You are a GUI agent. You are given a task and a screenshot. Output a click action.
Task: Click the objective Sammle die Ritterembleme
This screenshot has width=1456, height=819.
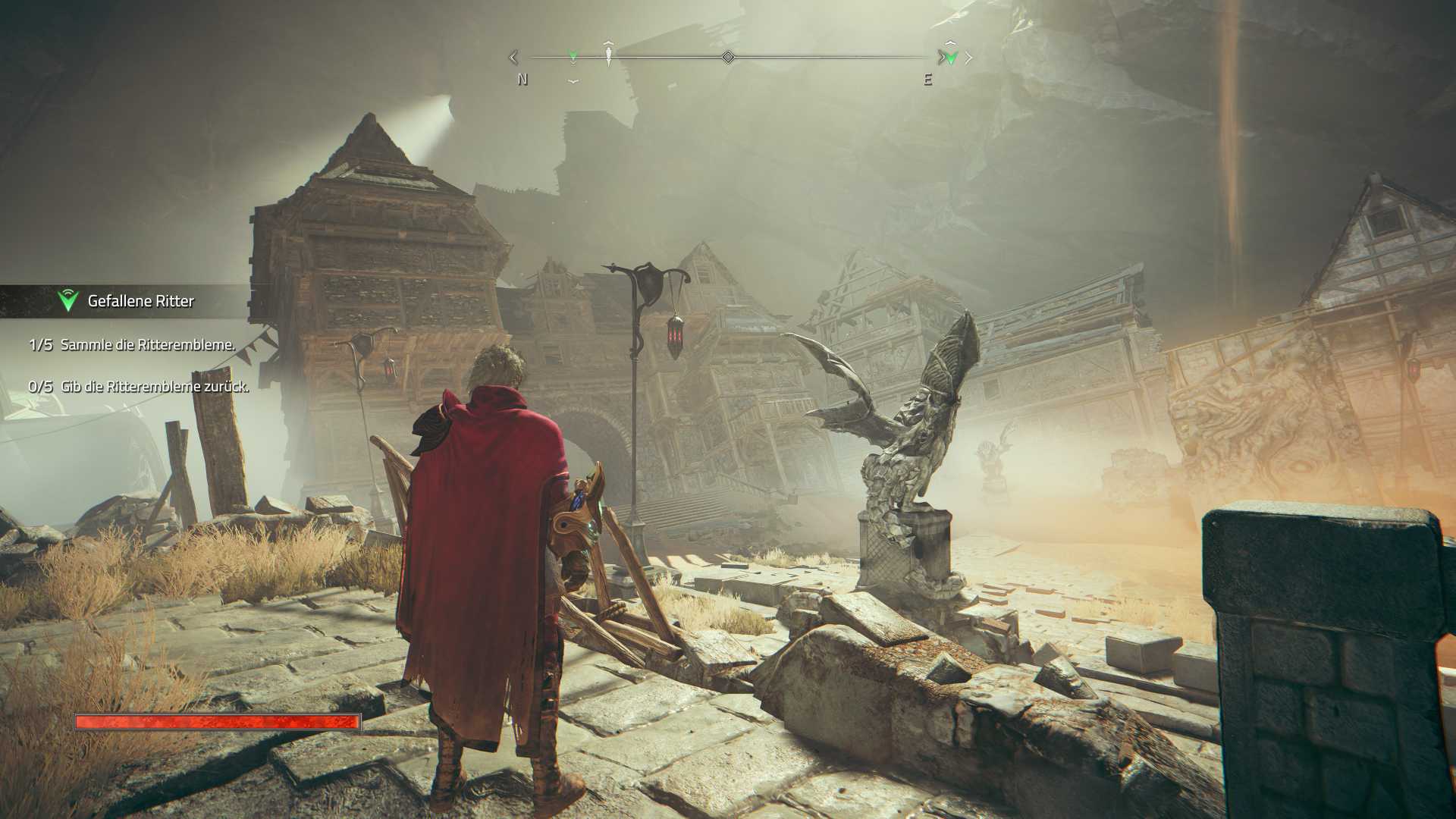(148, 345)
